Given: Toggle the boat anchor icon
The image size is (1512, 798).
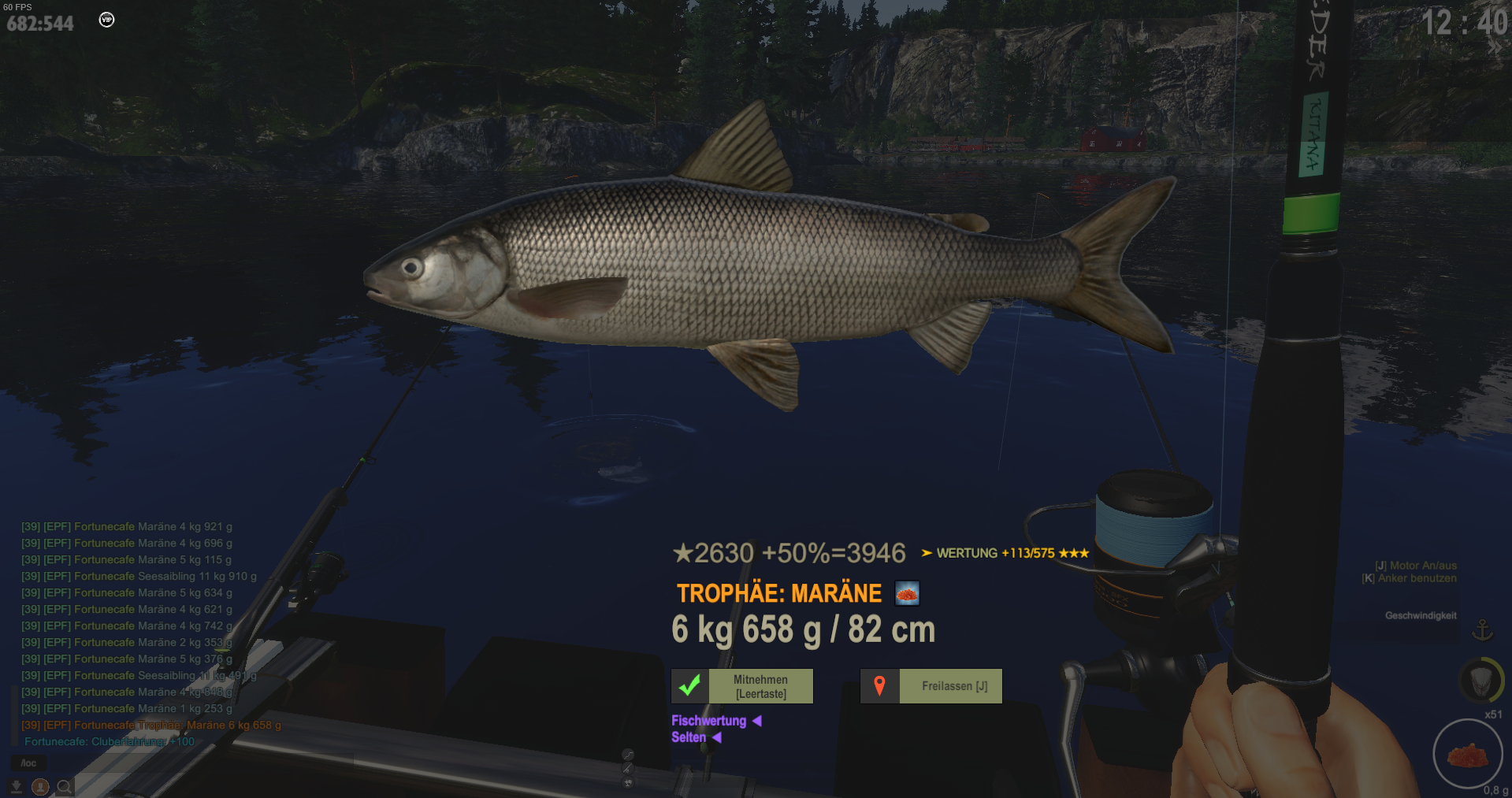Looking at the screenshot, I should (1482, 630).
